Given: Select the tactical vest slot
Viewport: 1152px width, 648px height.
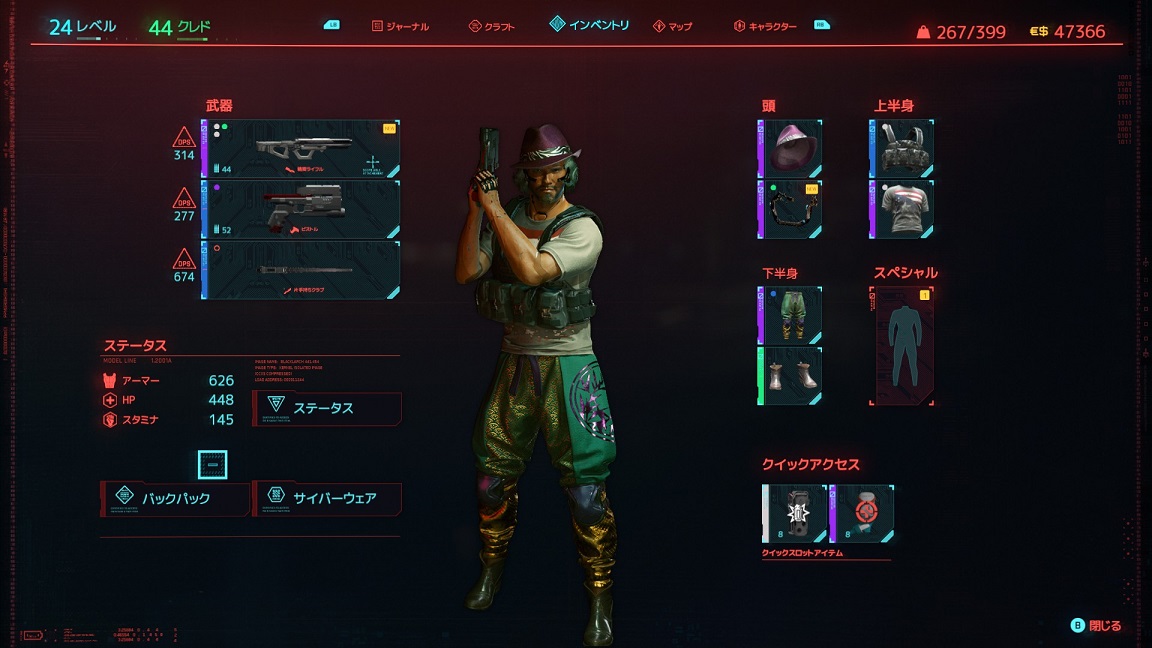Looking at the screenshot, I should 902,148.
